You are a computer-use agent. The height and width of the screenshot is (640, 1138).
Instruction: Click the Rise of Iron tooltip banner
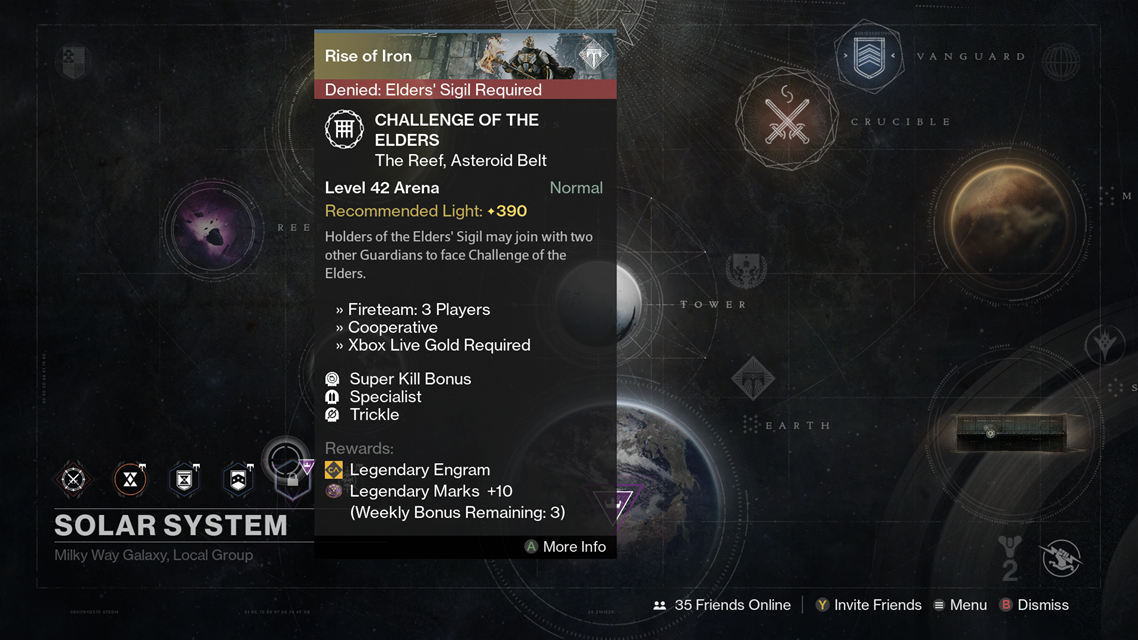(x=465, y=56)
